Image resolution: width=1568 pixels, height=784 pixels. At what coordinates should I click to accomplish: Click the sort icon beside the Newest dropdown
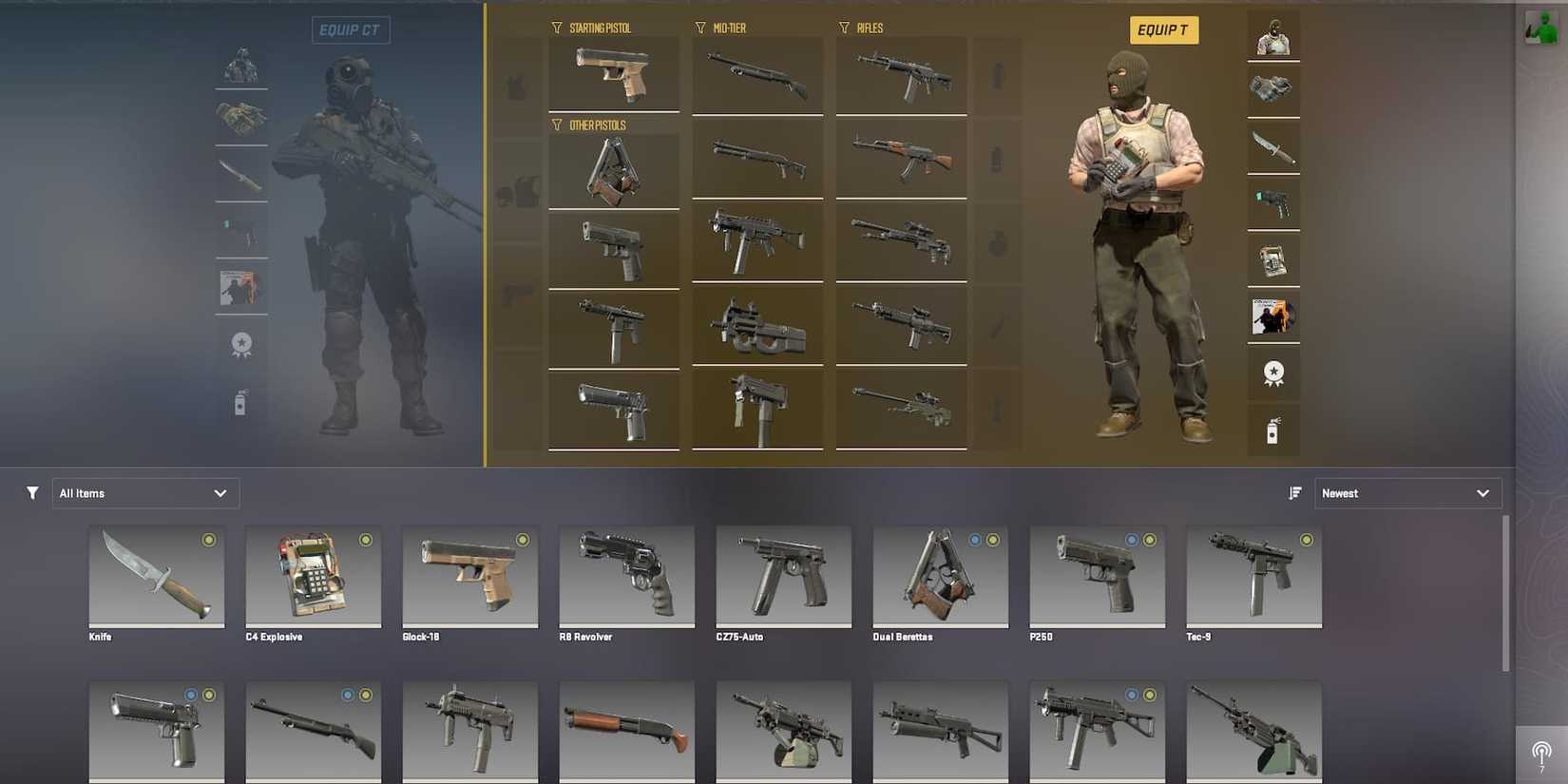tap(1294, 492)
